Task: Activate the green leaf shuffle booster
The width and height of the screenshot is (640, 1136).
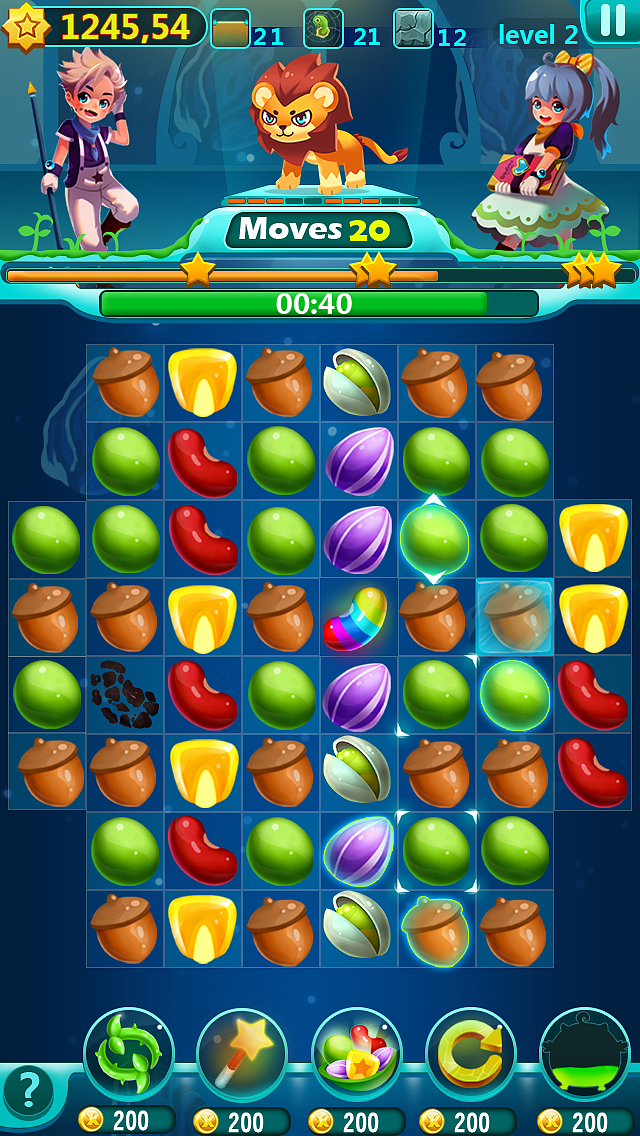Action: [x=129, y=1053]
